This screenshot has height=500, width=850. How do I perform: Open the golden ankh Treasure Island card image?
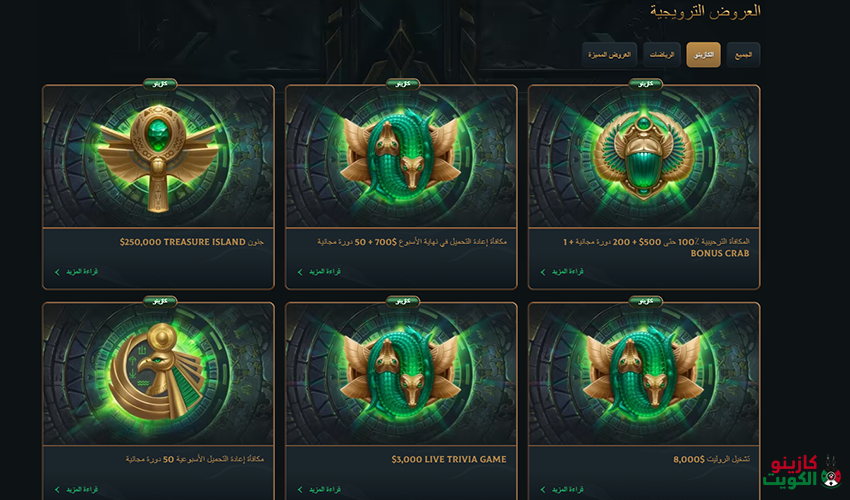[158, 157]
